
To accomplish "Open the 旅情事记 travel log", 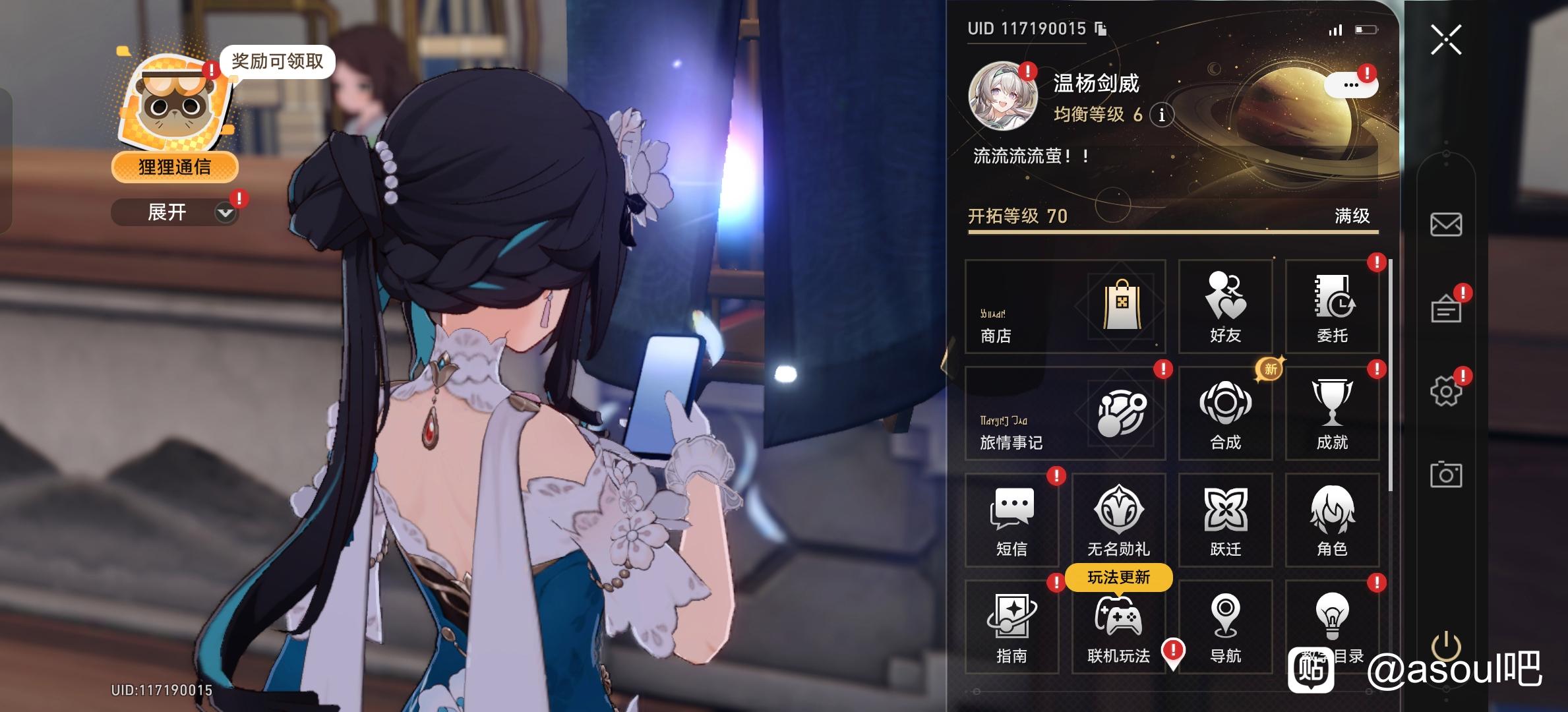I will (x=1065, y=413).
